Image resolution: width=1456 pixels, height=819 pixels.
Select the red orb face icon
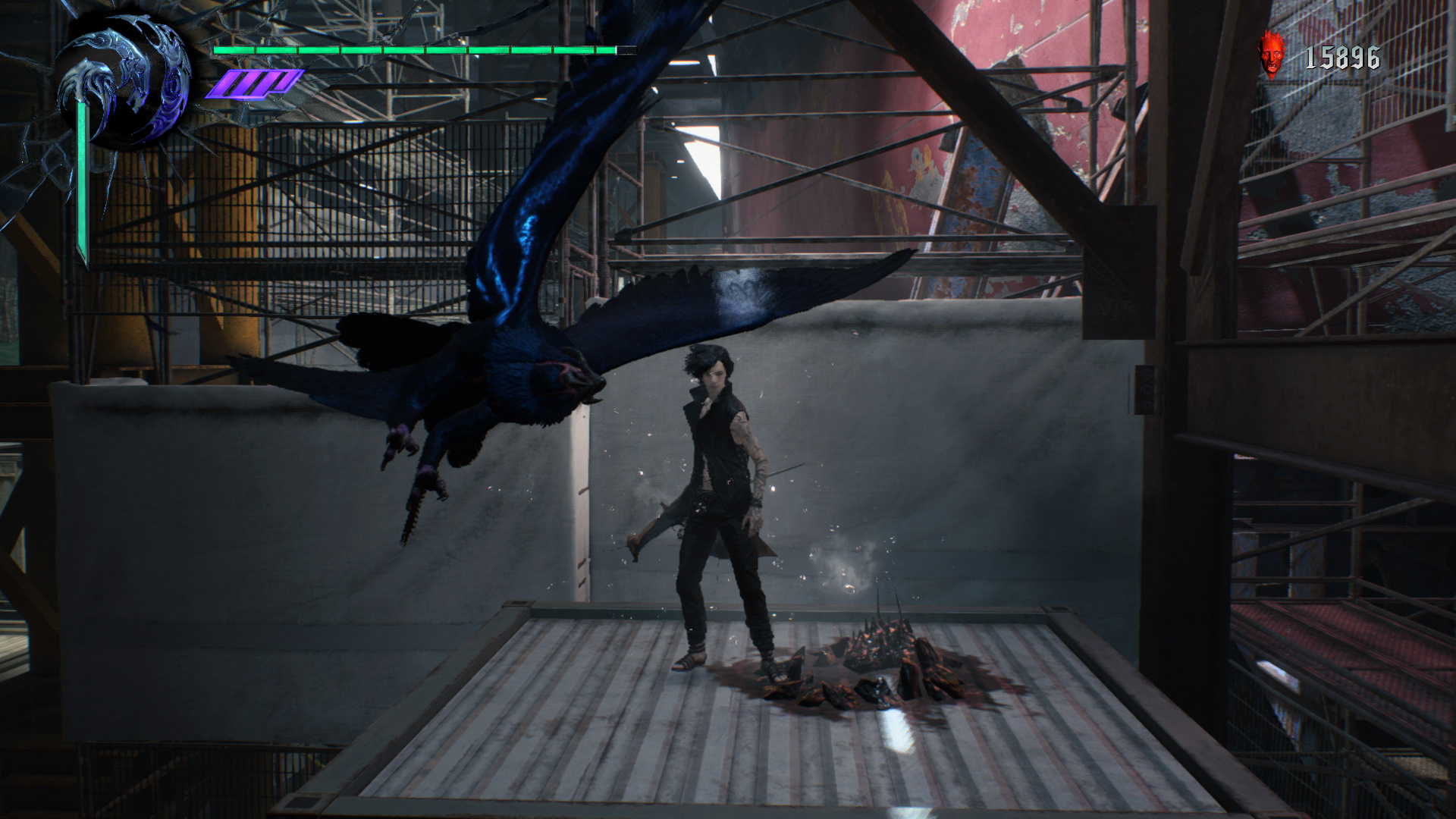(1271, 55)
